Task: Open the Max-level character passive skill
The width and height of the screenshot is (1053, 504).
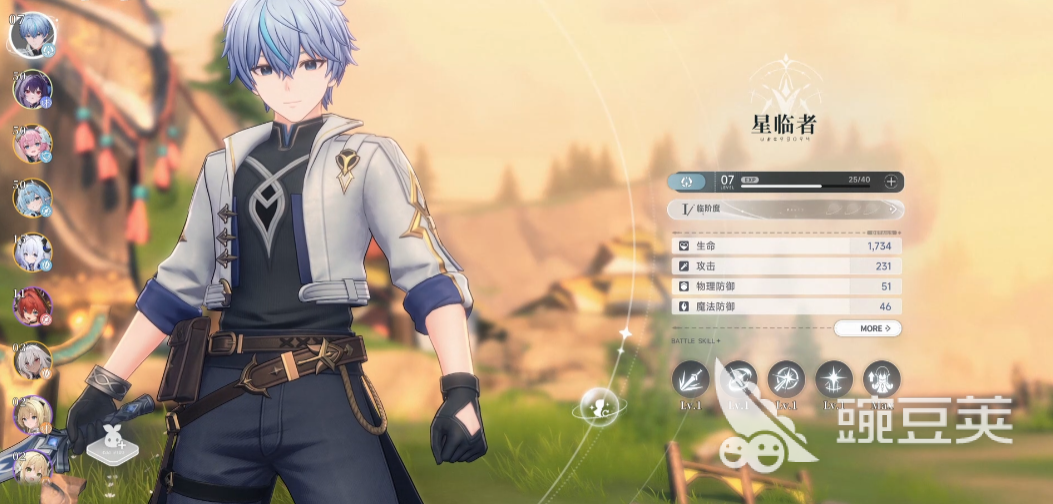Action: click(x=881, y=381)
